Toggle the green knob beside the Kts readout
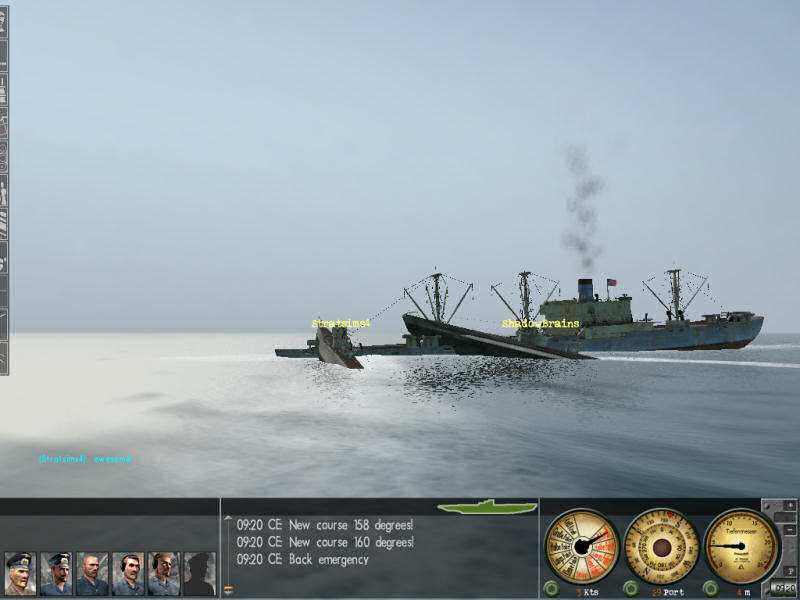Viewport: 800px width, 600px height. click(x=551, y=588)
